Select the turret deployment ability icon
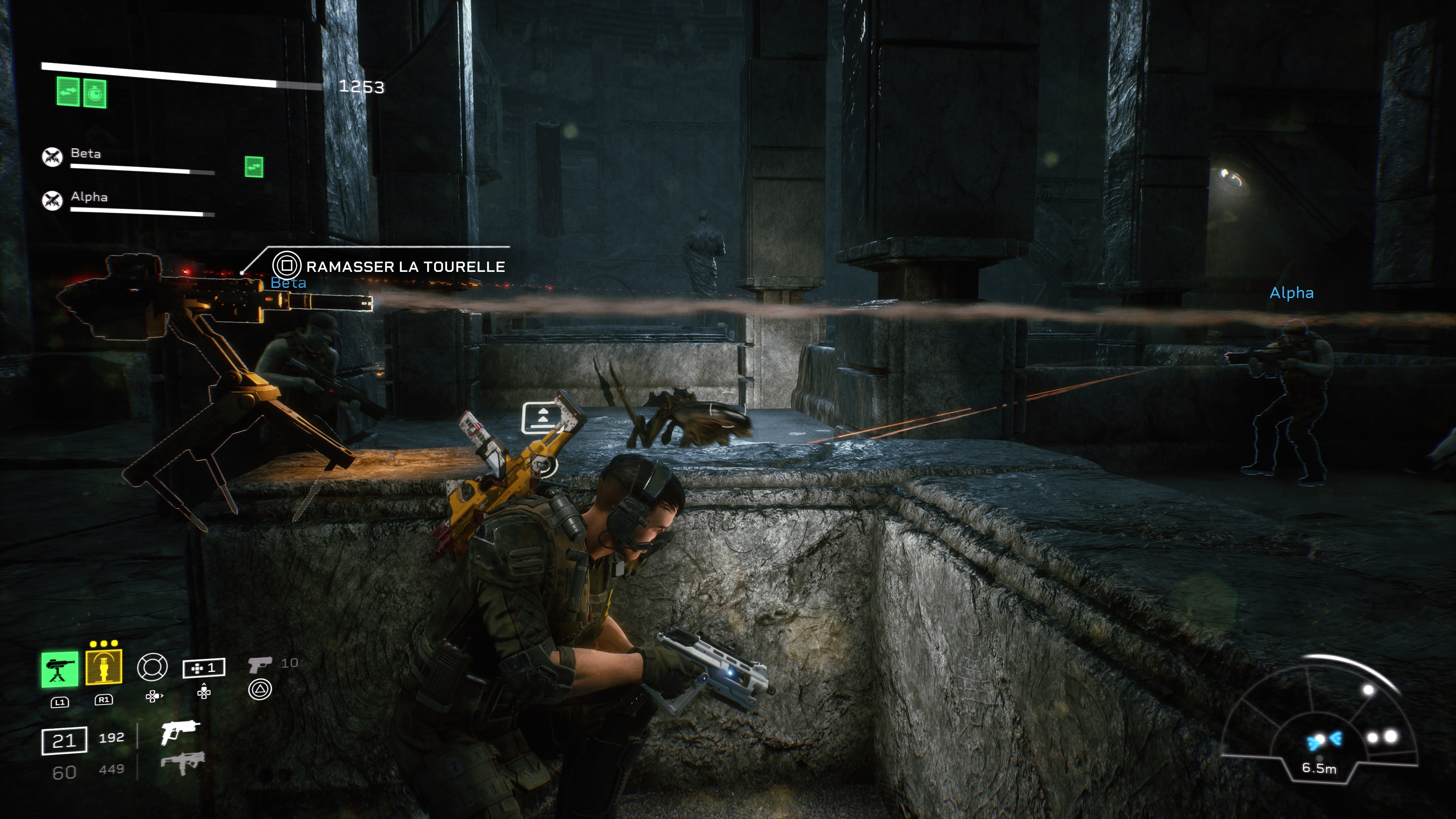Image resolution: width=1456 pixels, height=819 pixels. (61, 668)
